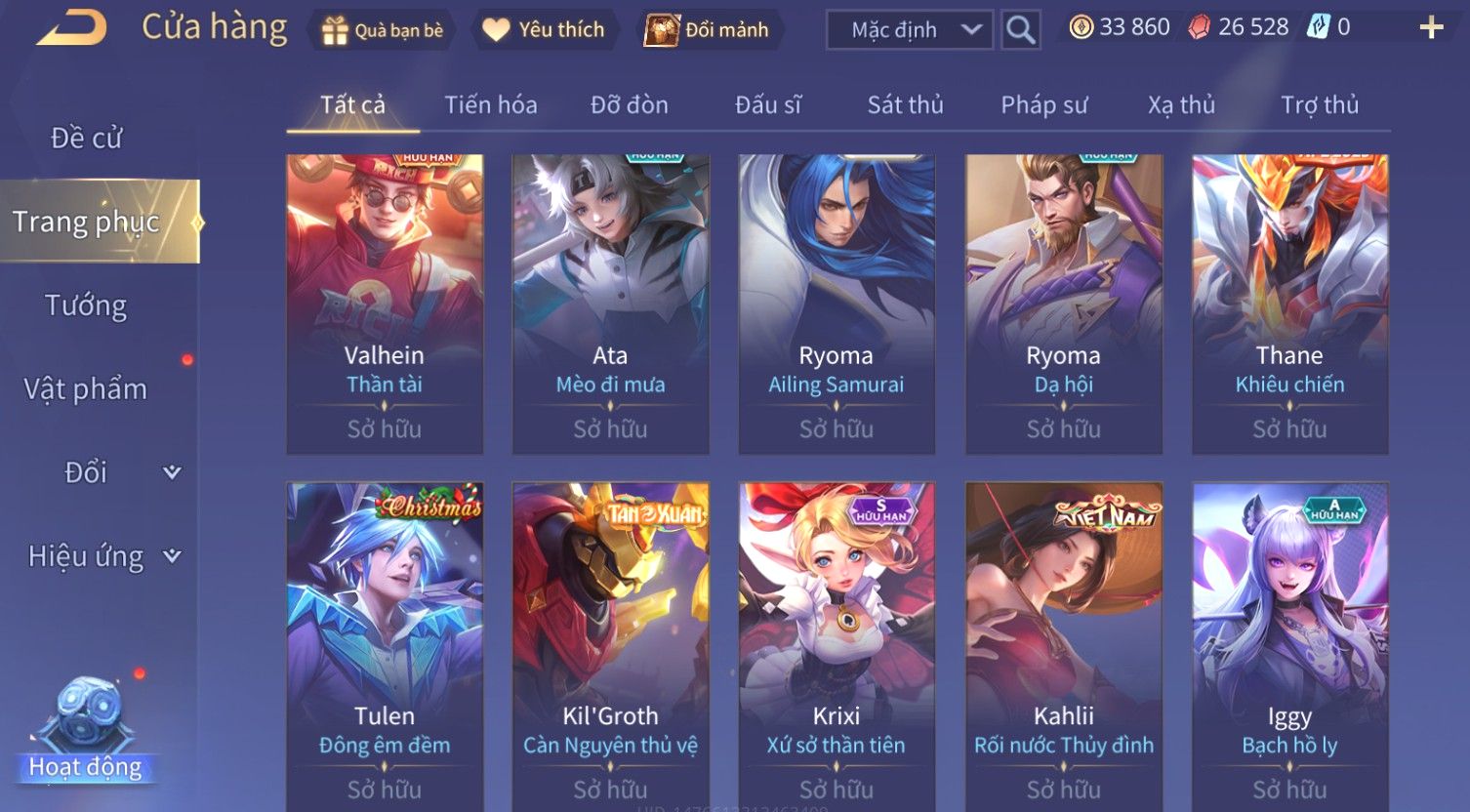This screenshot has height=812, width=1470.
Task: Add currency with the plus button
Action: click(1431, 27)
